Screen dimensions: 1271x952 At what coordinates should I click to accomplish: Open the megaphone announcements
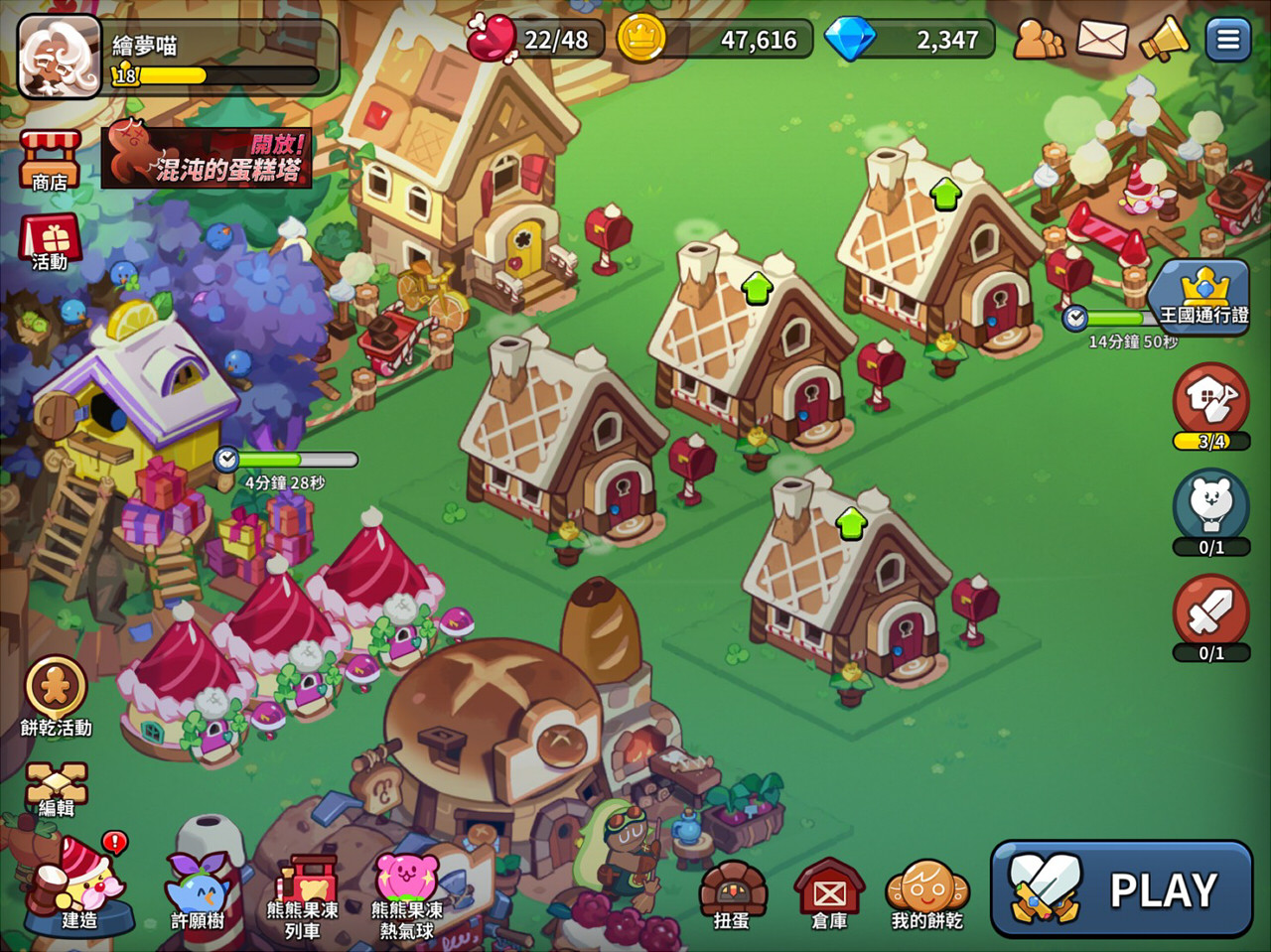1164,40
